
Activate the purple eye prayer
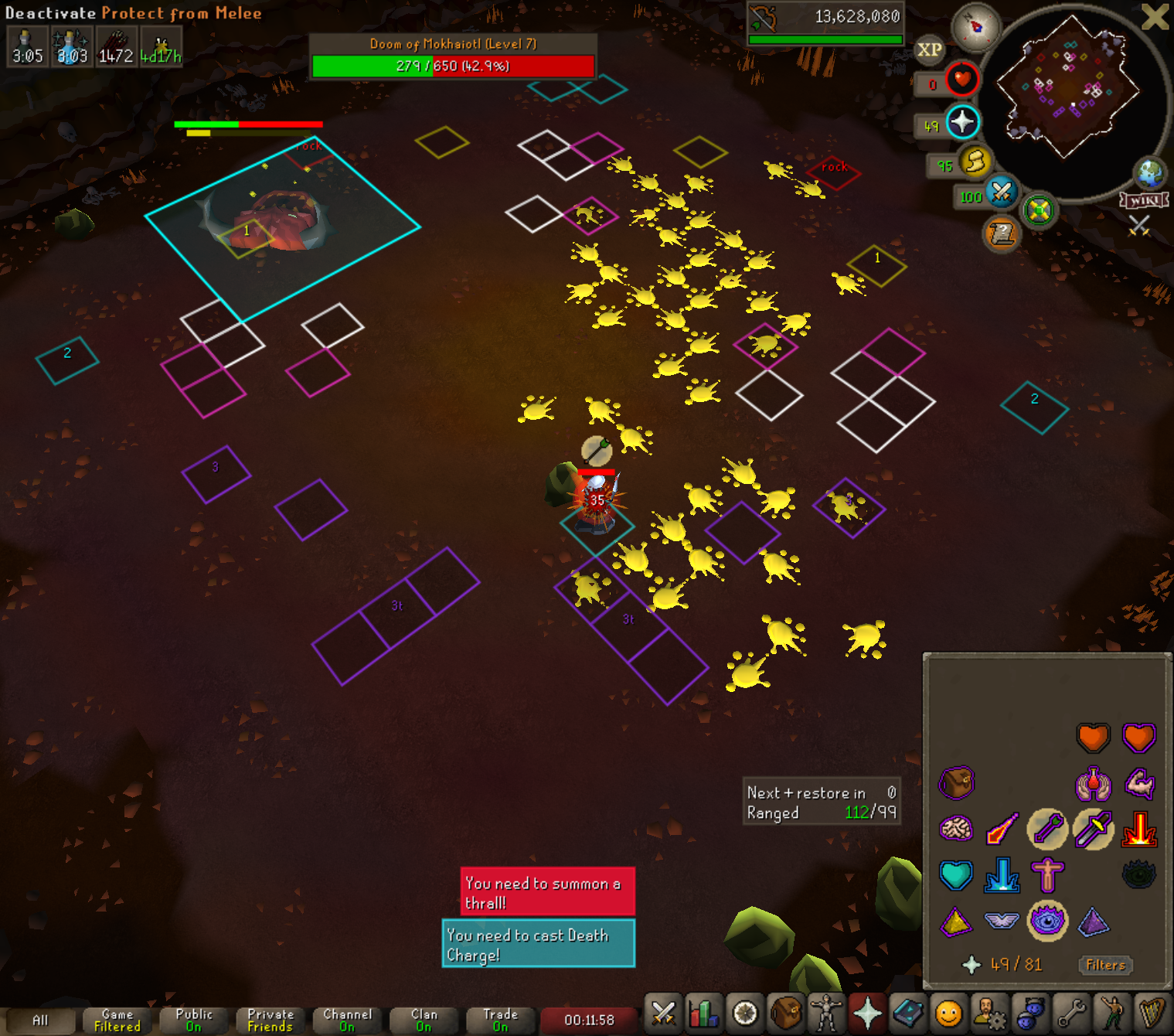[x=1047, y=921]
